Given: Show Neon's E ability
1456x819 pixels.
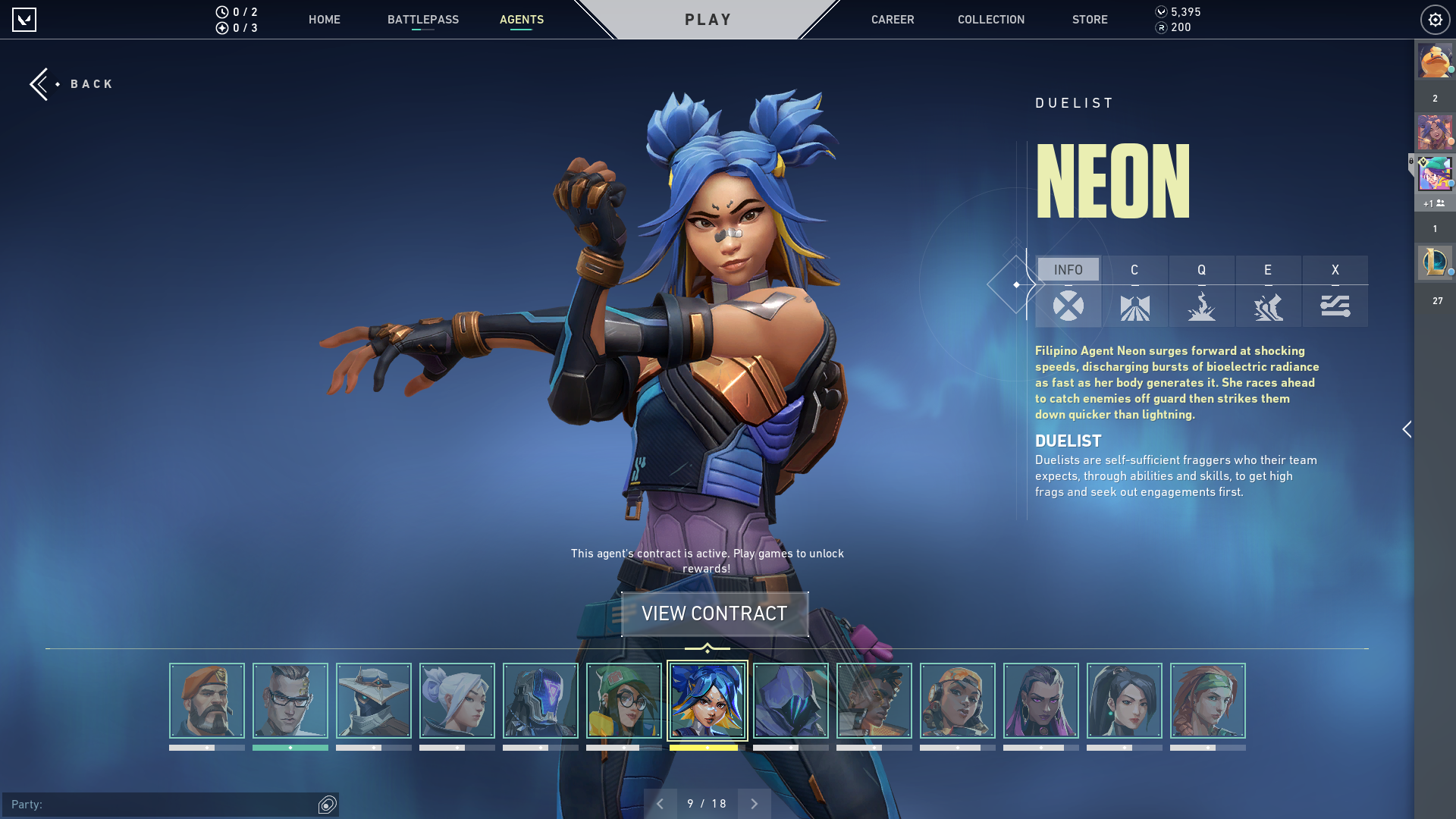Looking at the screenshot, I should click(x=1268, y=292).
